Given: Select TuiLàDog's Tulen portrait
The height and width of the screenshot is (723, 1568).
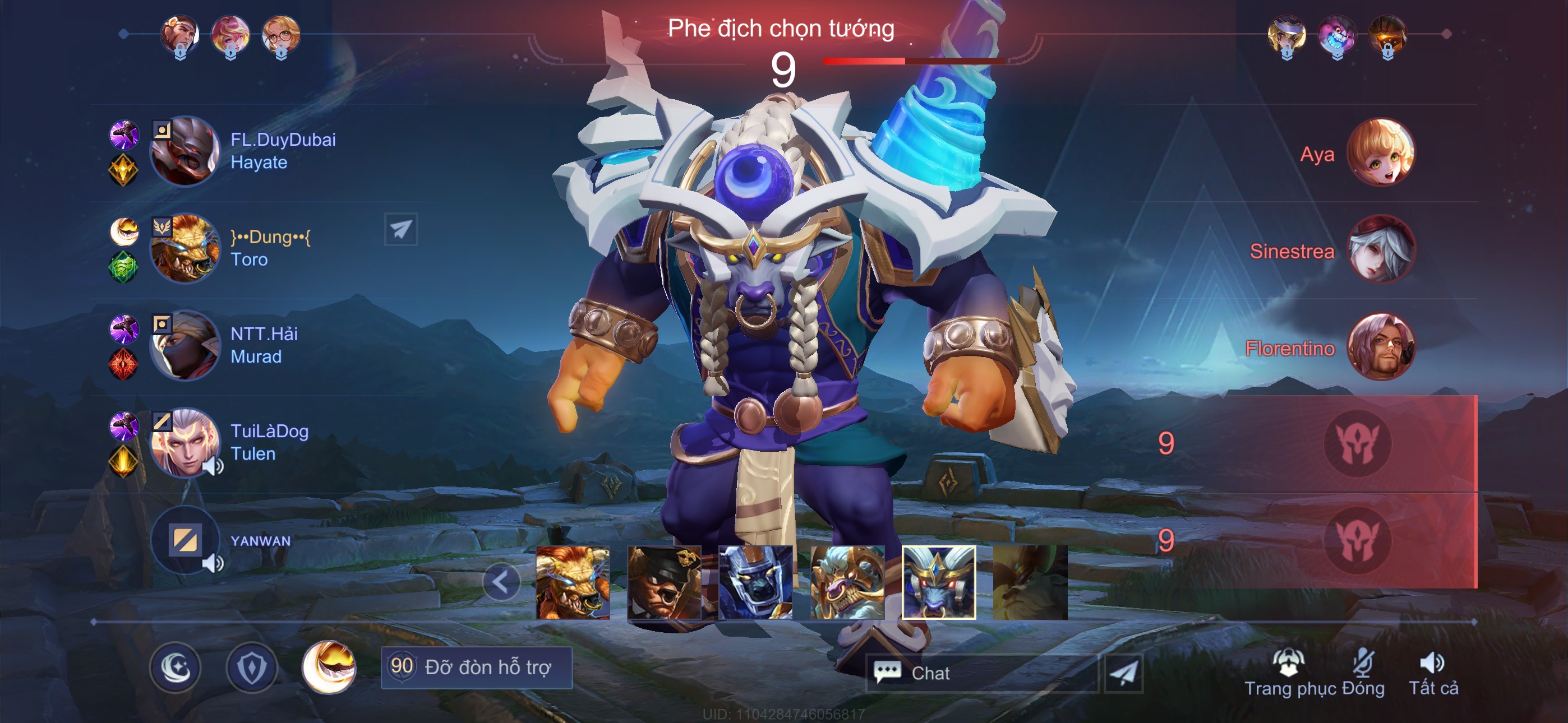Looking at the screenshot, I should (185, 442).
